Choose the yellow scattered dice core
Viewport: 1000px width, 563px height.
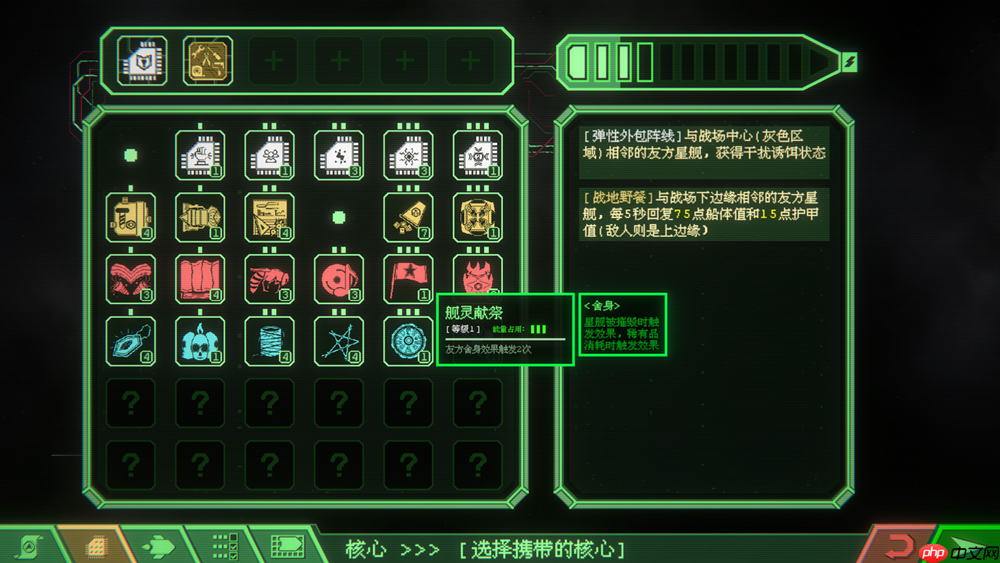click(x=409, y=217)
